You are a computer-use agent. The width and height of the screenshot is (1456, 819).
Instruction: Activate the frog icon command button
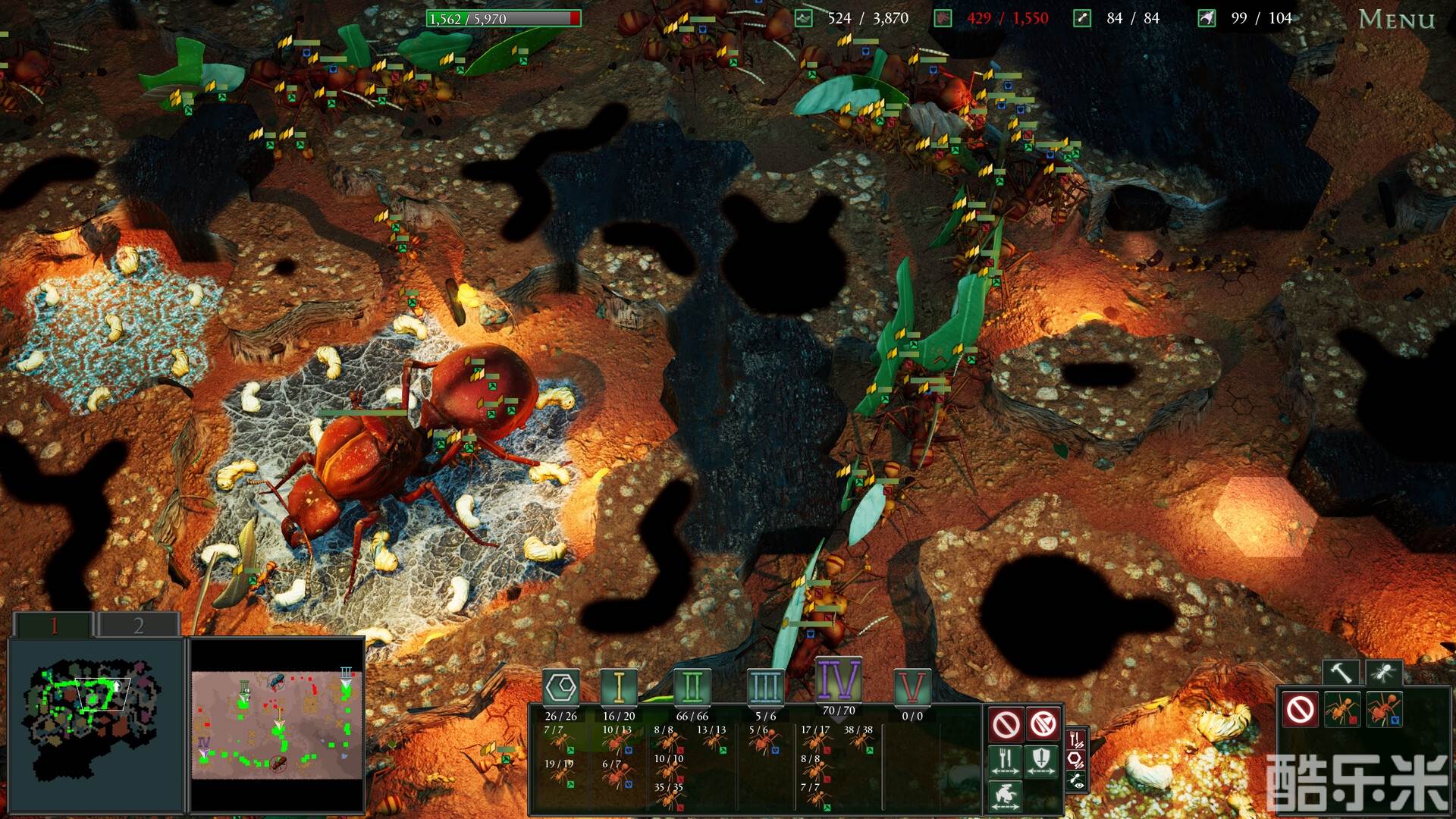coord(1006,796)
